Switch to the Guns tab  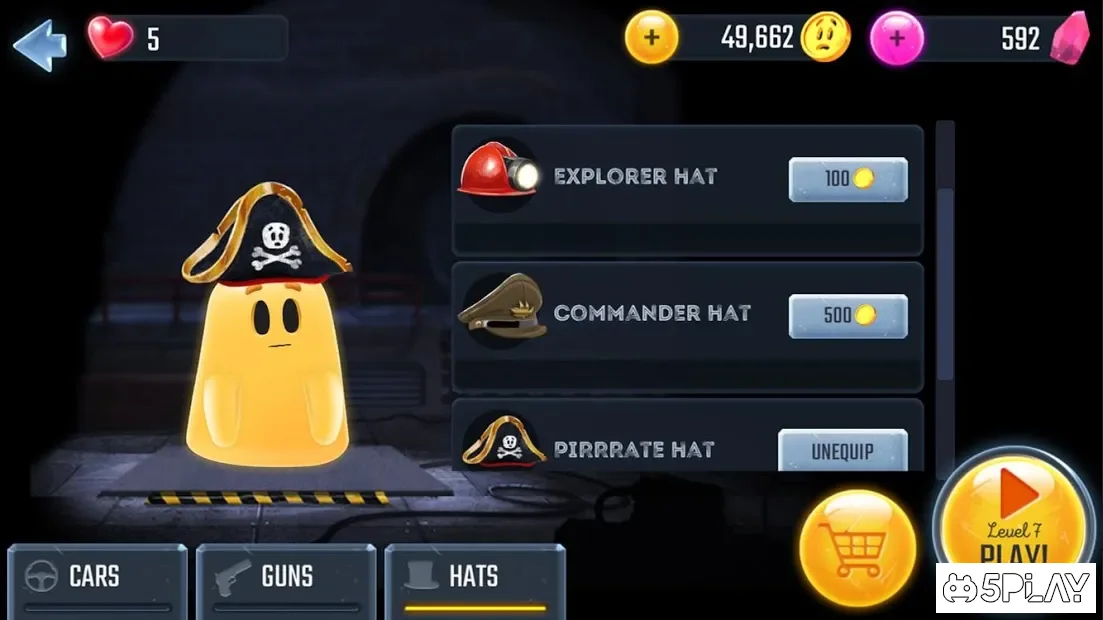pyautogui.click(x=286, y=579)
